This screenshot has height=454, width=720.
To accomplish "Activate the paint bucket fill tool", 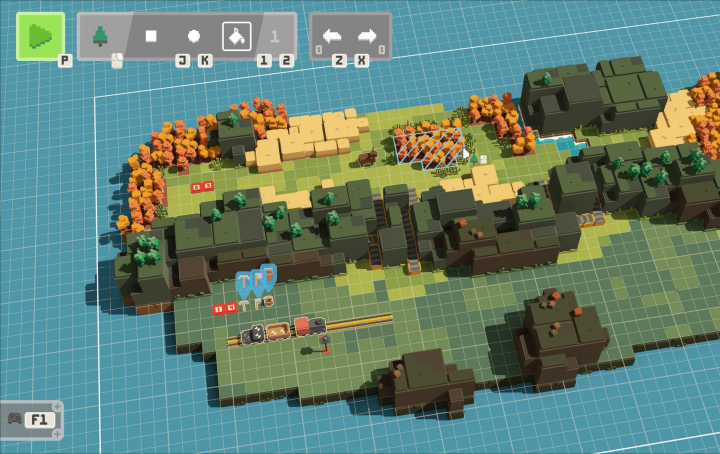I will pyautogui.click(x=236, y=36).
